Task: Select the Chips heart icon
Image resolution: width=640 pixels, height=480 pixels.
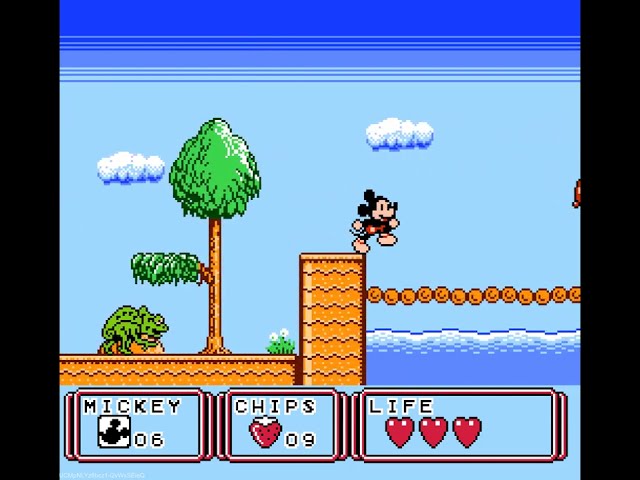Action: [x=265, y=434]
